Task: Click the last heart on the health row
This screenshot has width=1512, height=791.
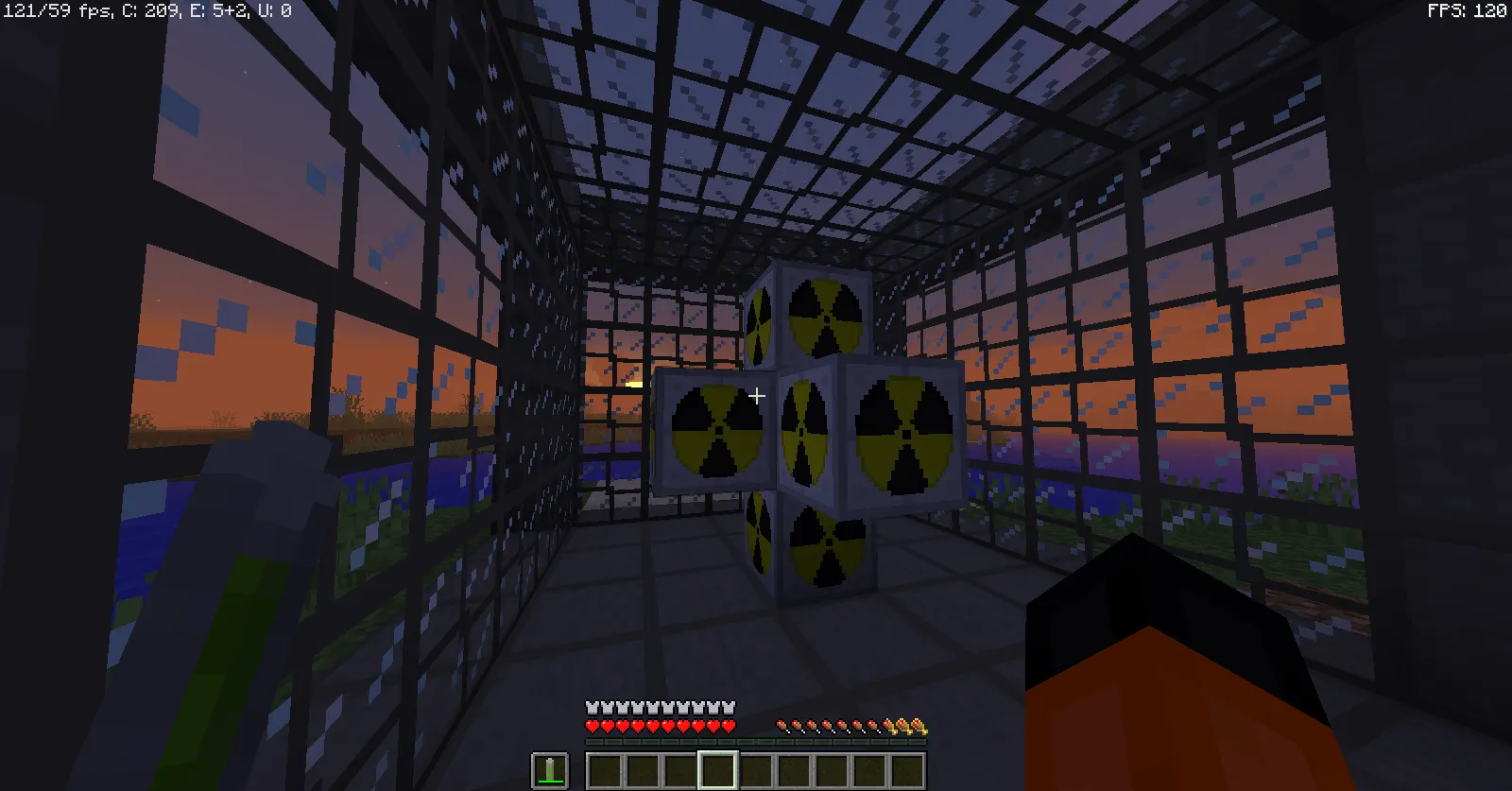Action: tap(730, 726)
